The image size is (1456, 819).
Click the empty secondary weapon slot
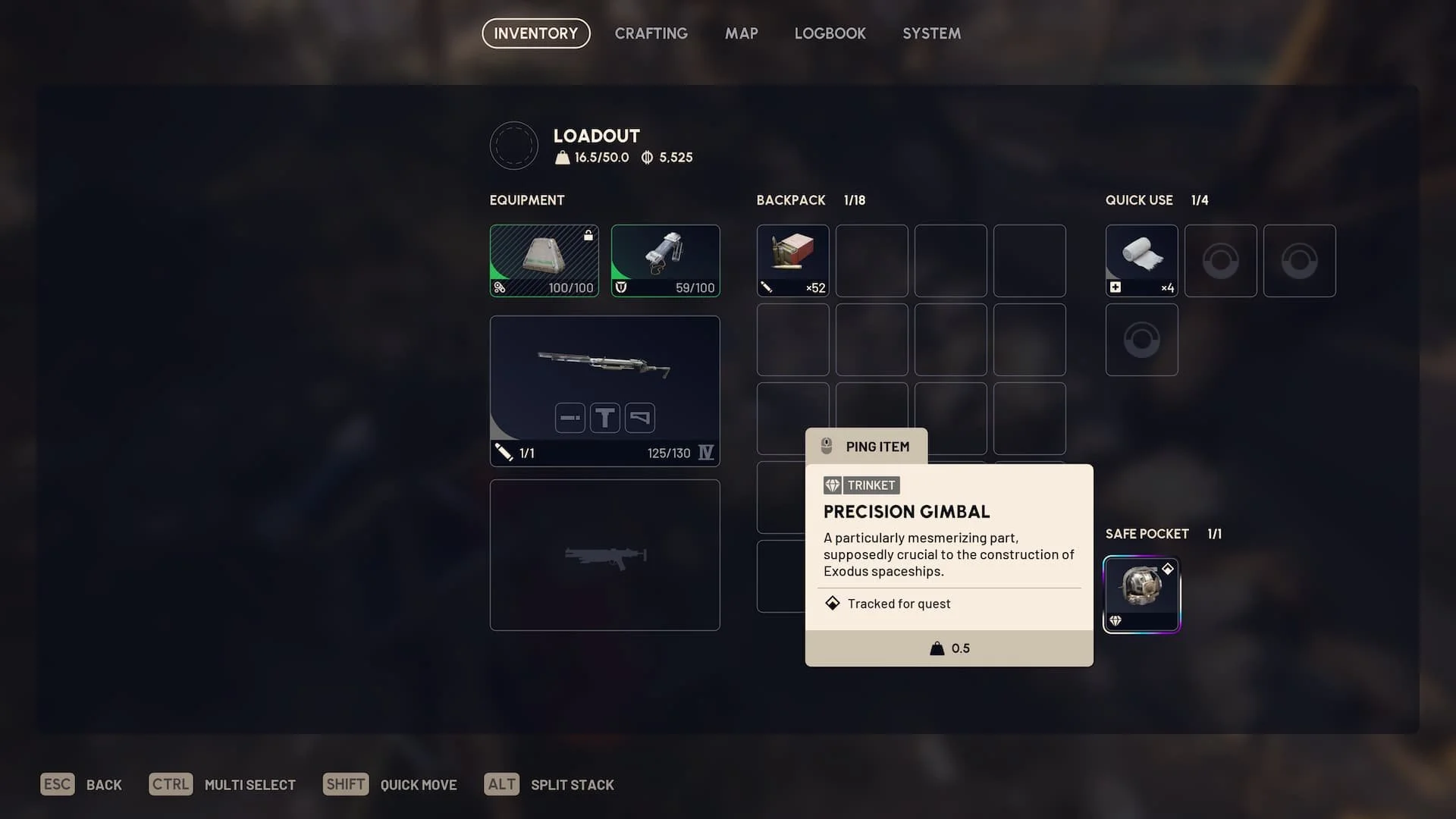pyautogui.click(x=604, y=555)
